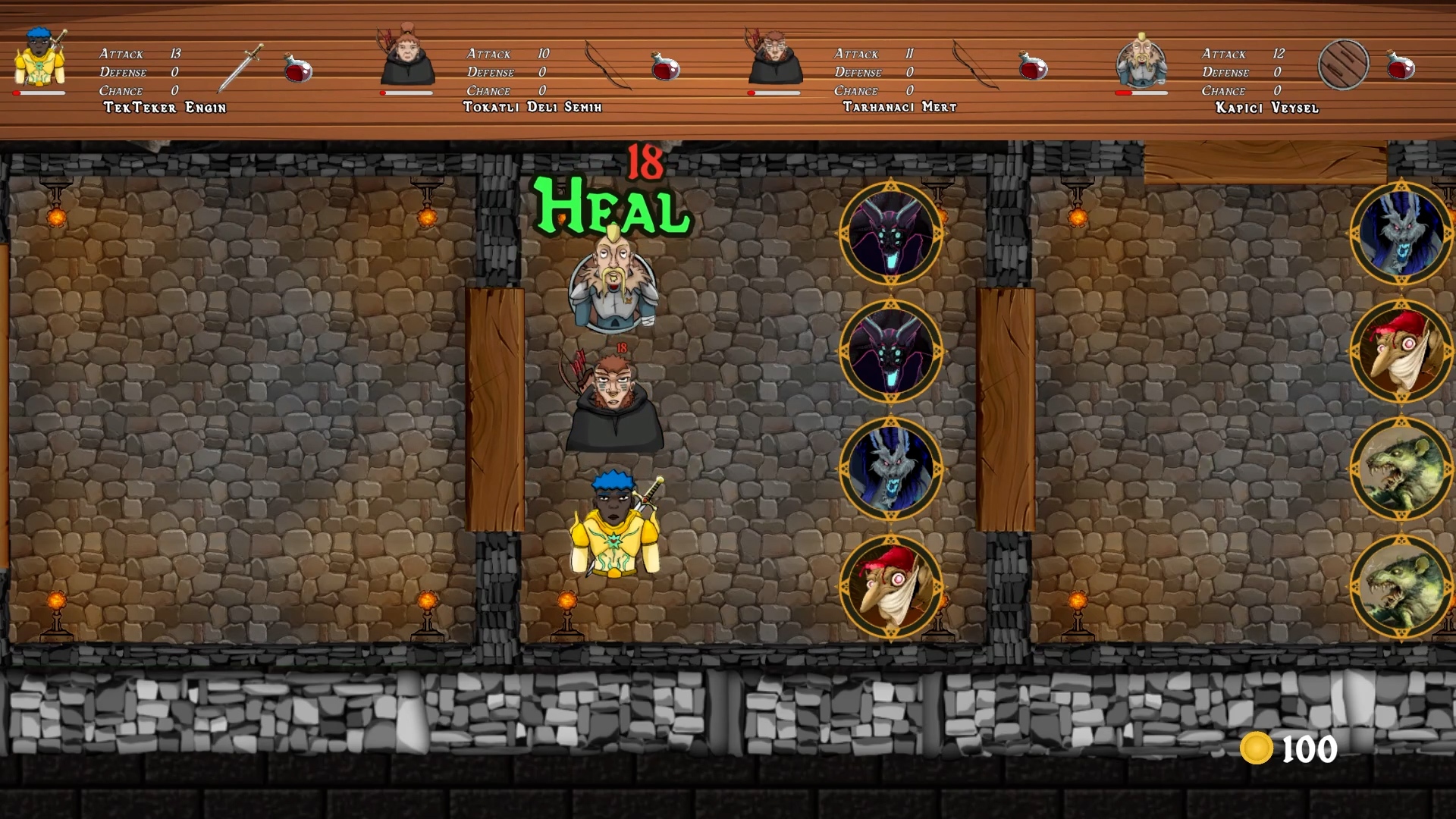The width and height of the screenshot is (1456, 819).
Task: Click the name Tarhanaci Mert
Action: click(x=899, y=107)
